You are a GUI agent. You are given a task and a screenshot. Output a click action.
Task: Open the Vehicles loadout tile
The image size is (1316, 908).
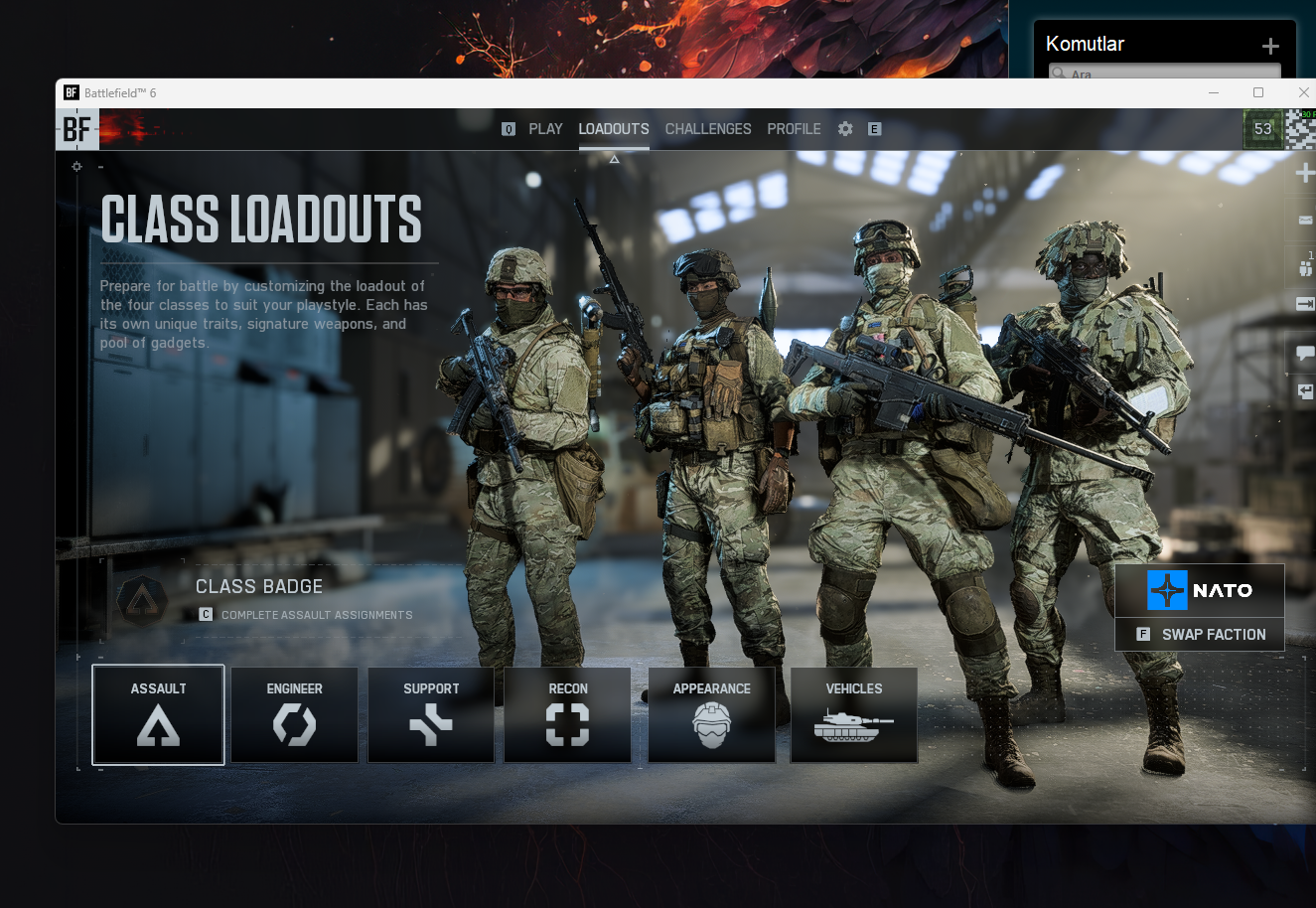854,715
